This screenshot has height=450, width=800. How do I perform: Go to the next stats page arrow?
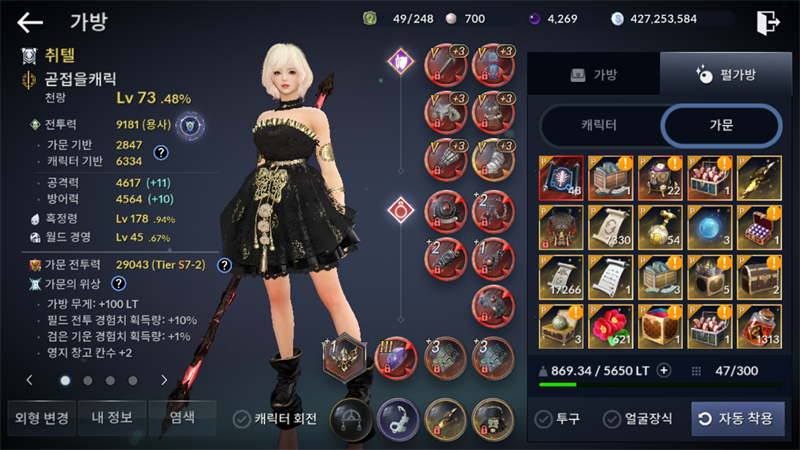click(x=164, y=380)
